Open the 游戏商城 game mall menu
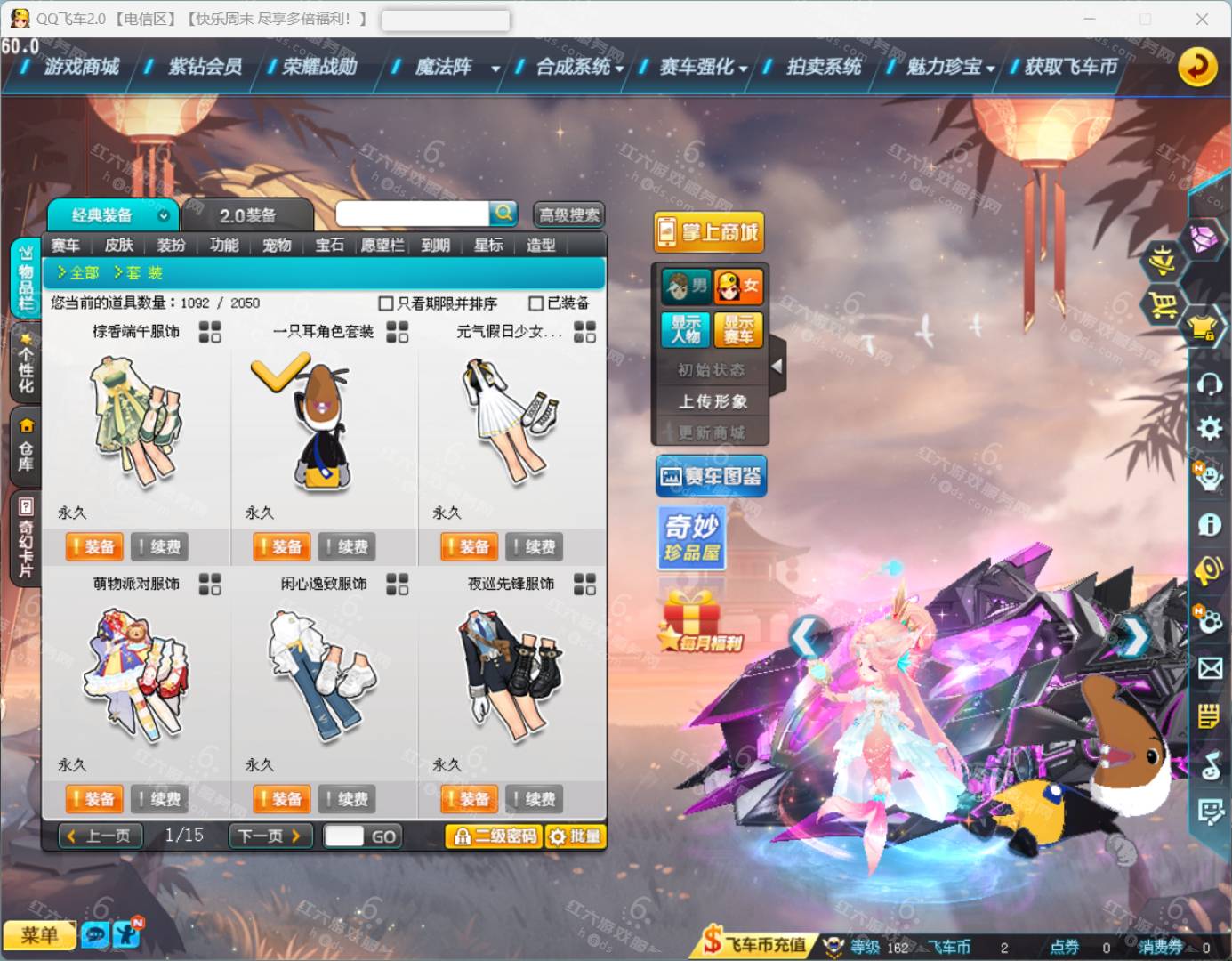 (81, 67)
